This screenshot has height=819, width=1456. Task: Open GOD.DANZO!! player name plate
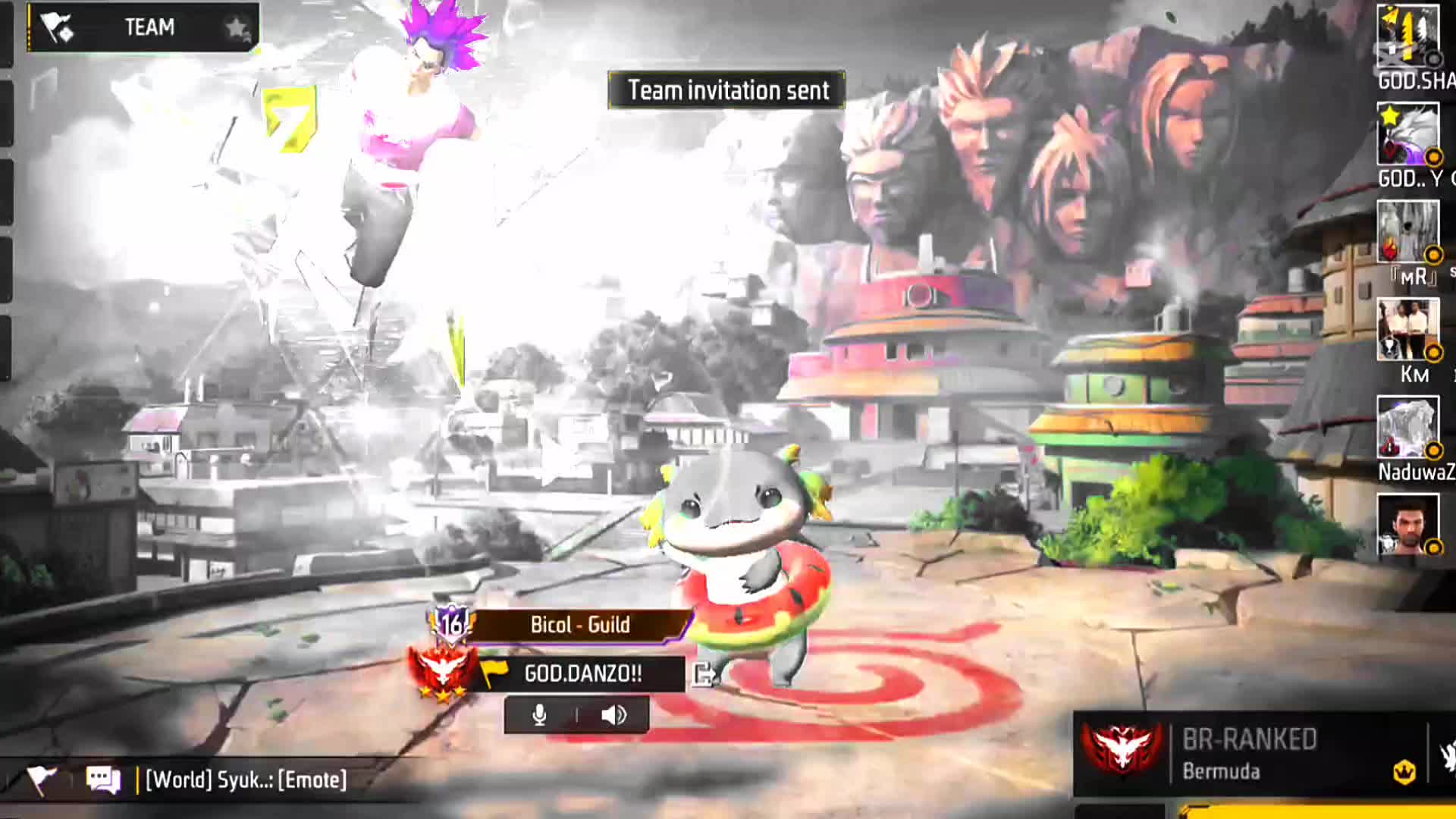tap(582, 673)
